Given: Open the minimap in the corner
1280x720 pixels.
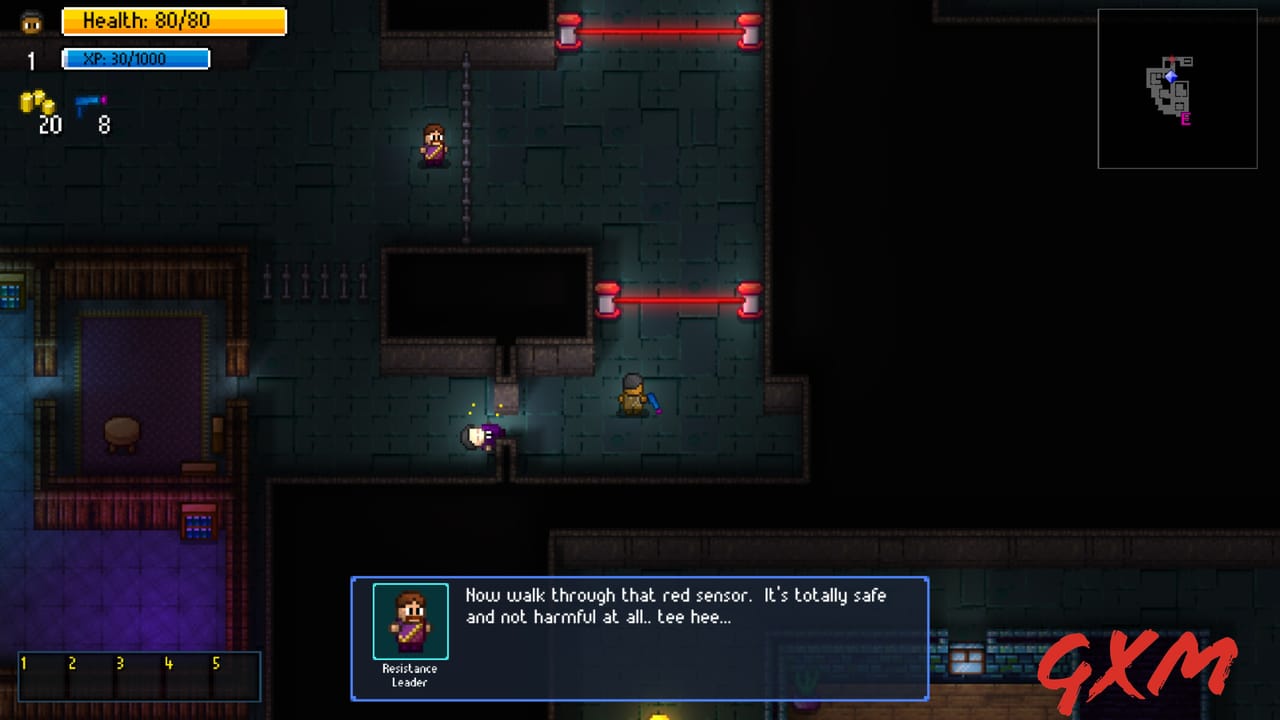Looking at the screenshot, I should tap(1177, 87).
